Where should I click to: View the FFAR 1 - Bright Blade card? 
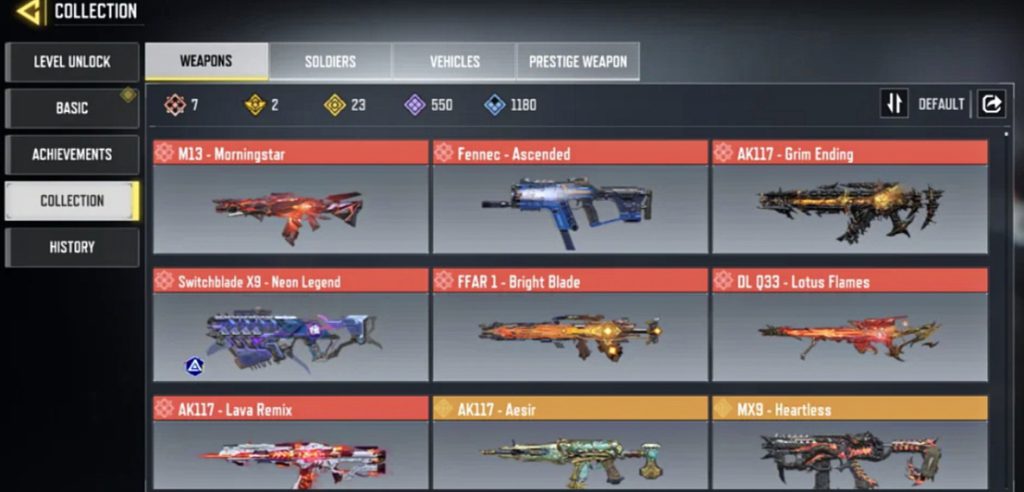point(569,325)
